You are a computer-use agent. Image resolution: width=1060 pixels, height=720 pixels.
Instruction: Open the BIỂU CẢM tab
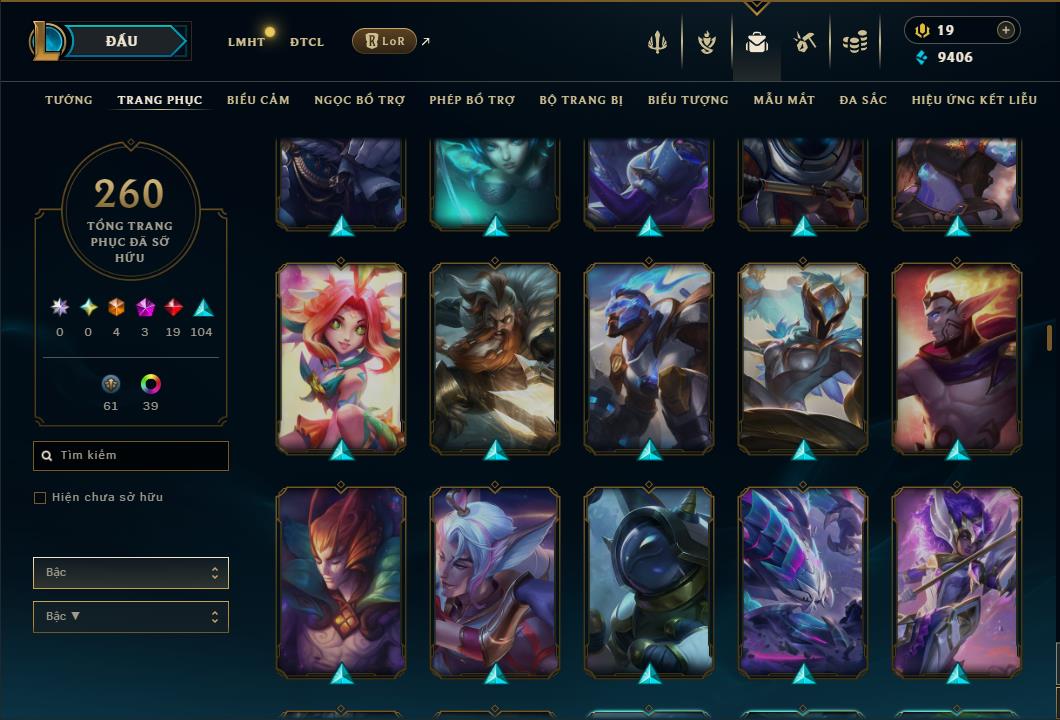click(258, 100)
